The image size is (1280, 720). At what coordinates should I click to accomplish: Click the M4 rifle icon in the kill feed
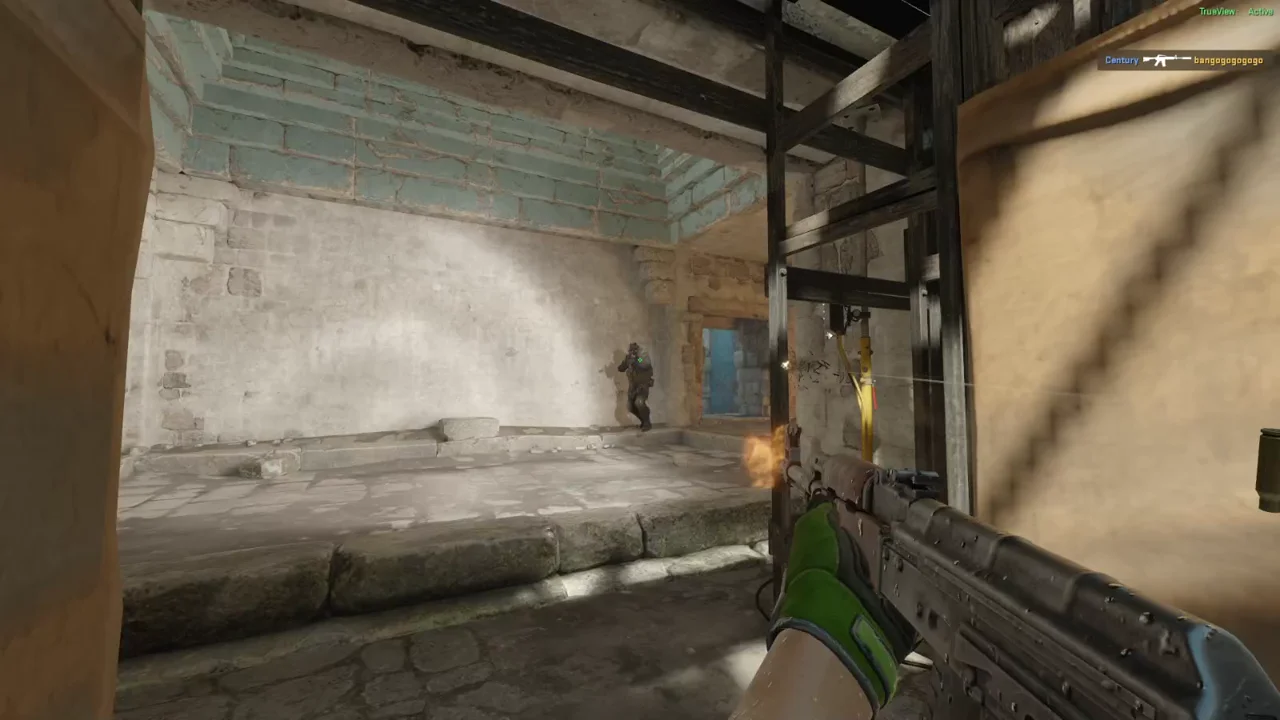pos(1165,60)
